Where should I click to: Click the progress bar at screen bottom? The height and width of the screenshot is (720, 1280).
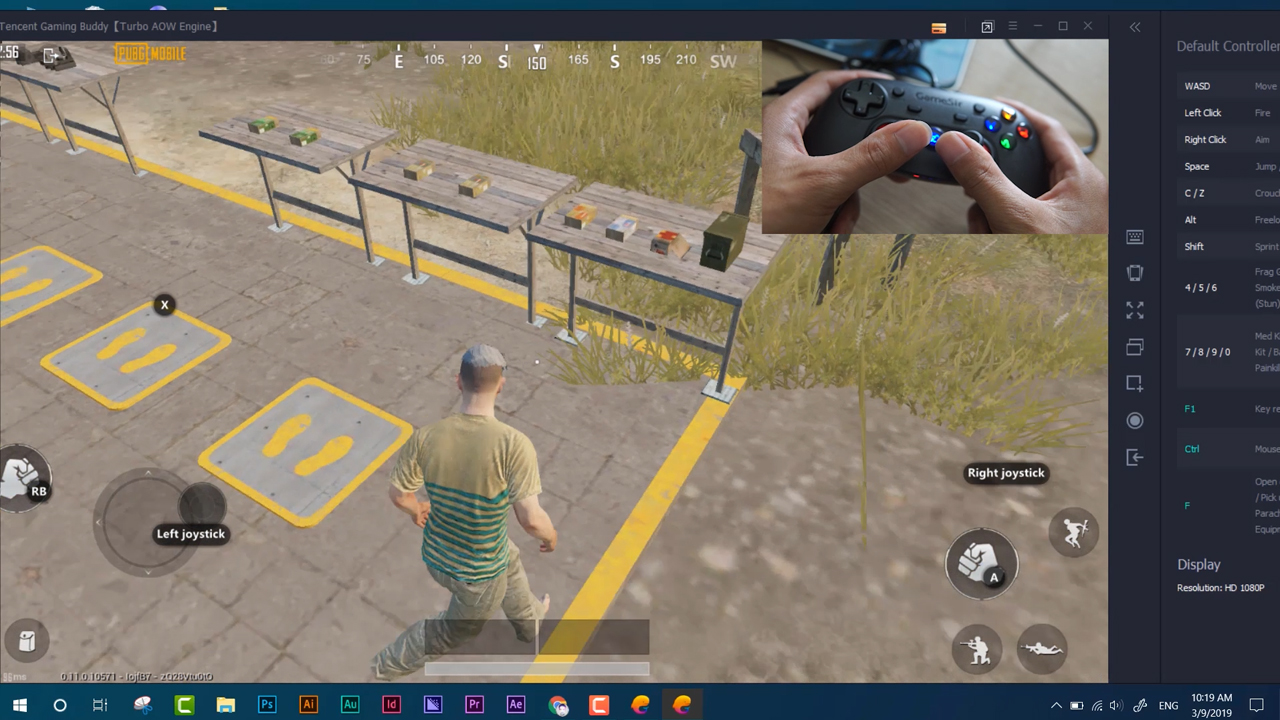point(537,668)
